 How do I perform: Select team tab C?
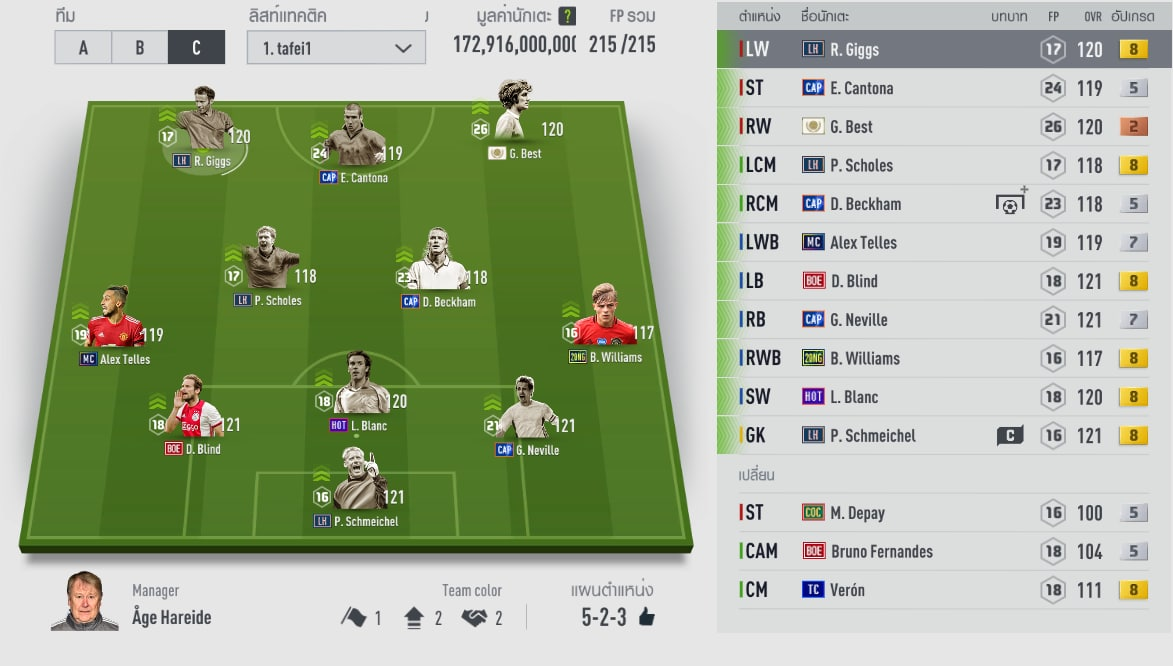[196, 48]
